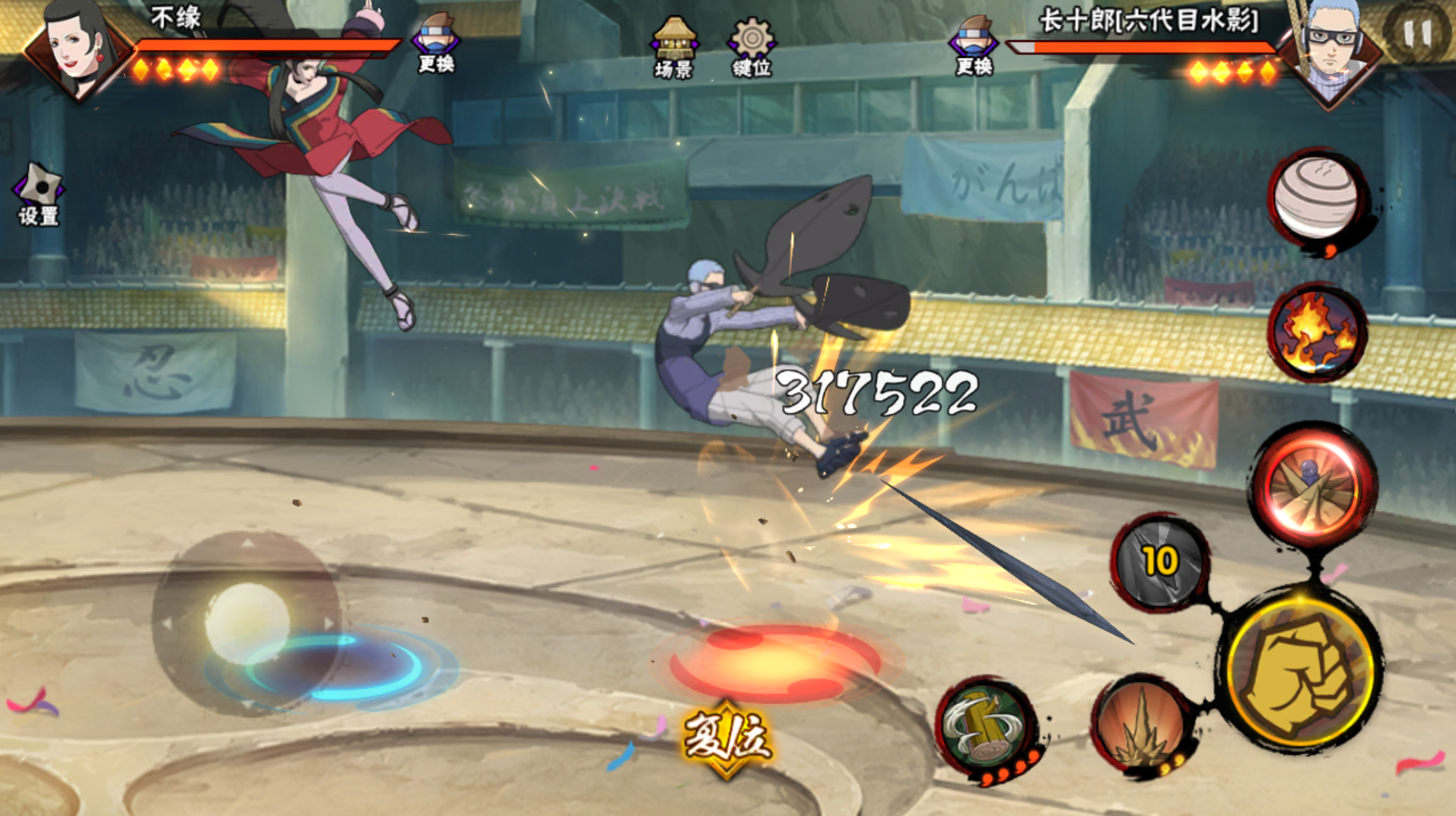Tap the virtual joystick white knob
The image size is (1456, 816).
pyautogui.click(x=247, y=622)
